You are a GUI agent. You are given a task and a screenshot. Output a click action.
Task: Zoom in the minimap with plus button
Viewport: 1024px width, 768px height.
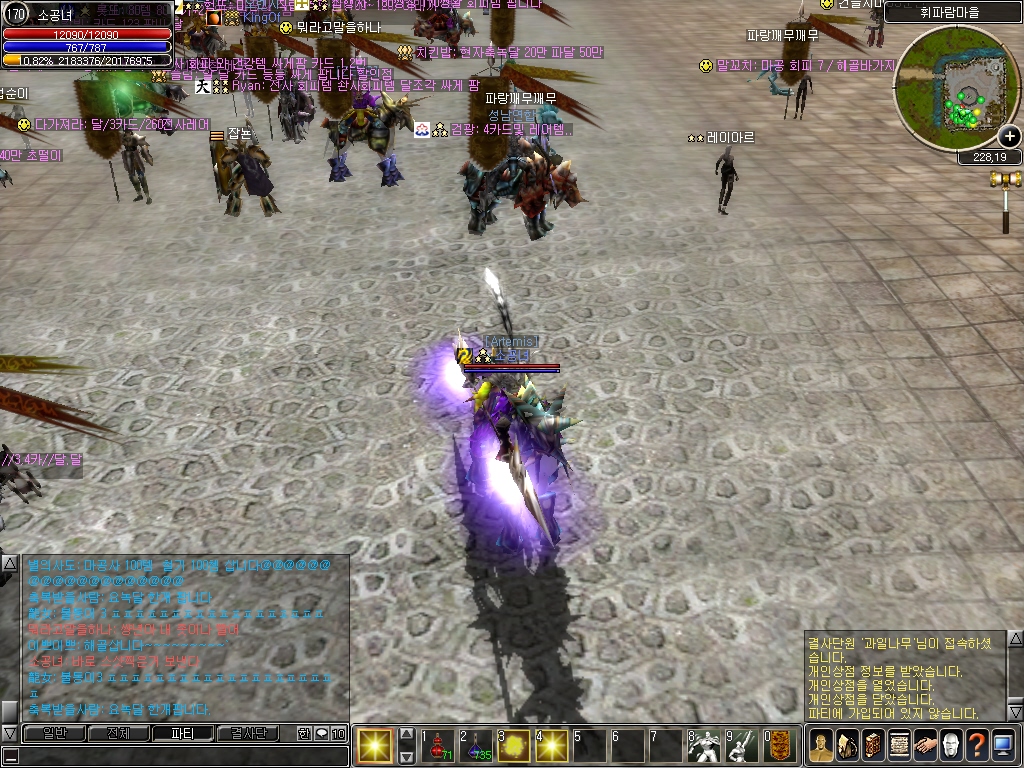coord(1009,136)
